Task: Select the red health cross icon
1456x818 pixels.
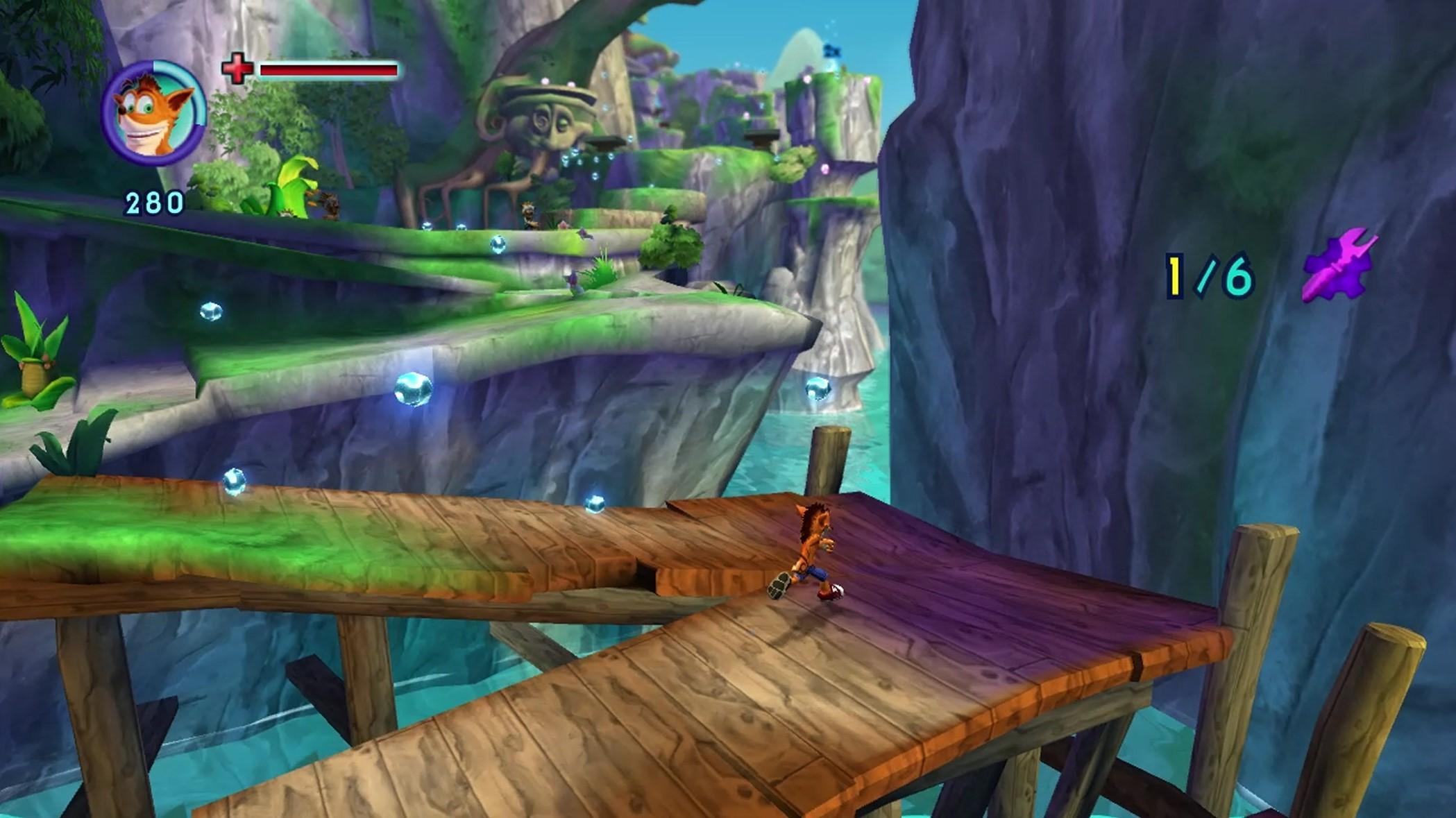Action: [x=238, y=68]
